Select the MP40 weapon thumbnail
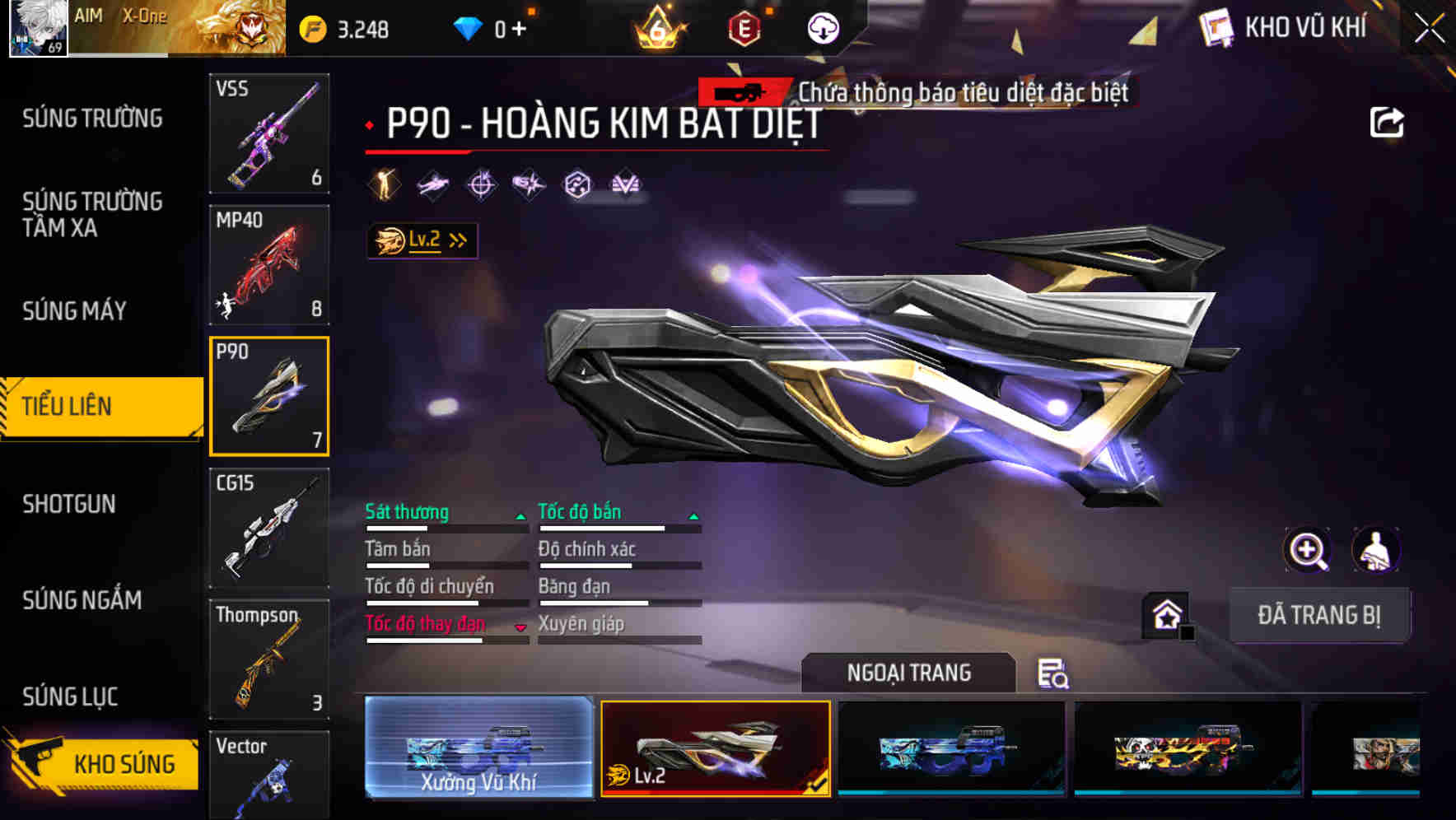The width and height of the screenshot is (1456, 820). pos(269,263)
